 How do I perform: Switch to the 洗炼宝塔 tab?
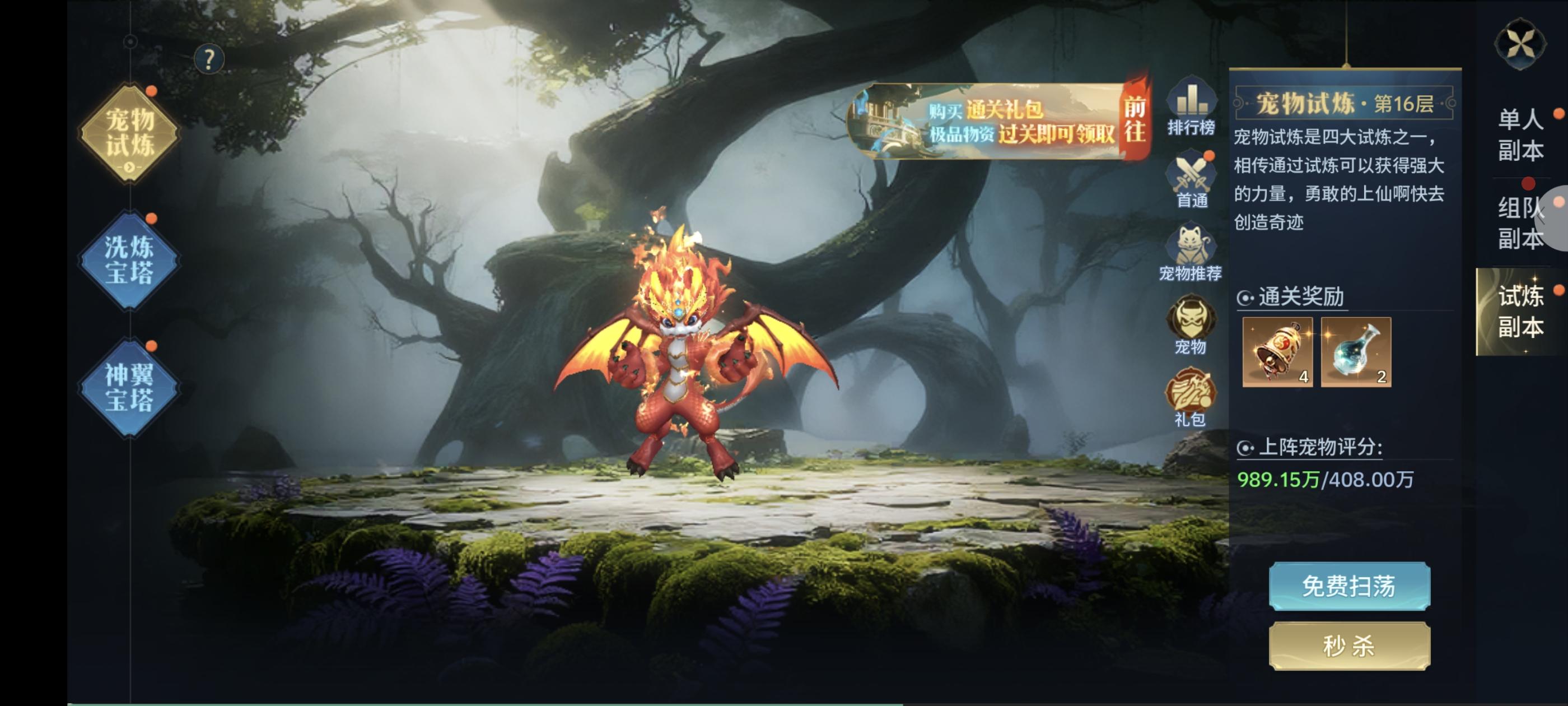point(130,260)
